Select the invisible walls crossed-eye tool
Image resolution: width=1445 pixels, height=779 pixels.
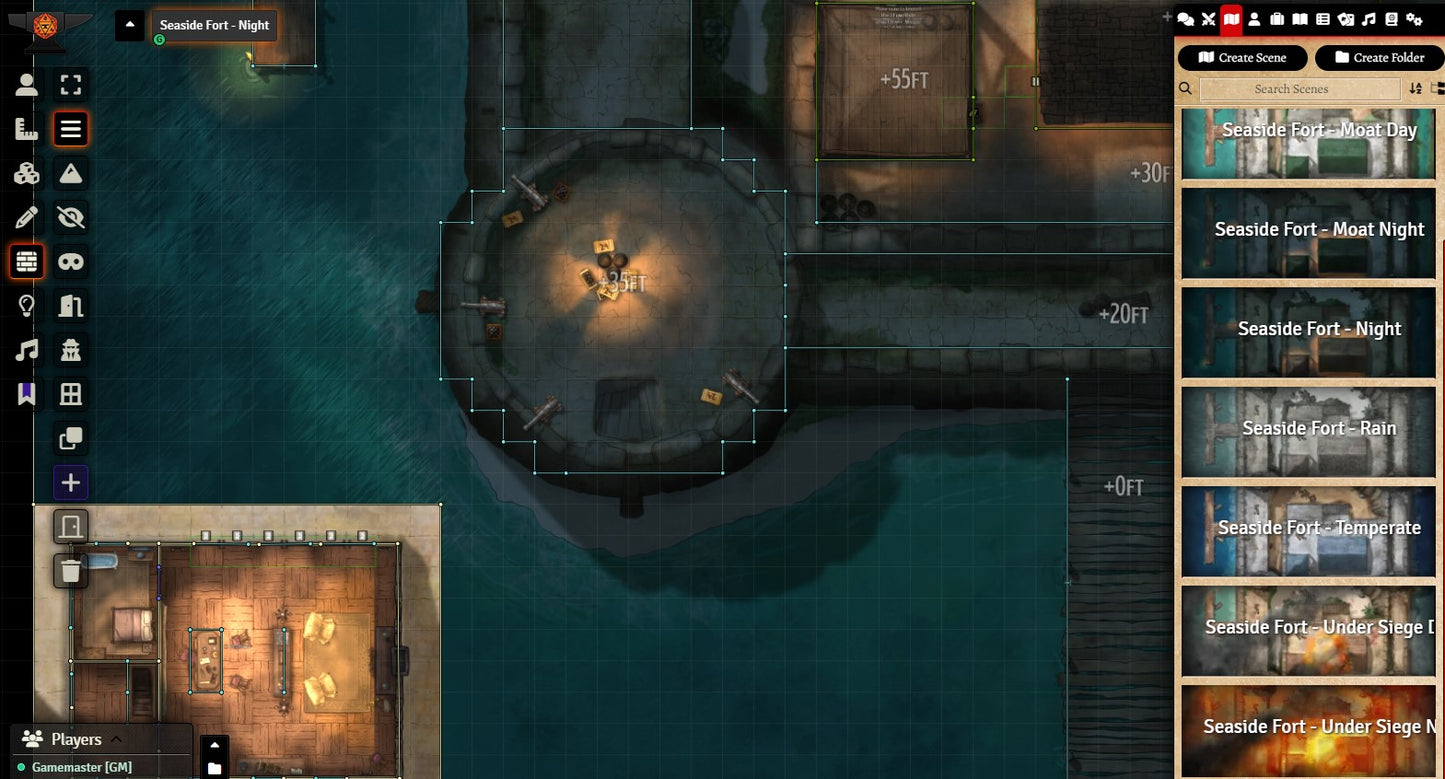71,218
